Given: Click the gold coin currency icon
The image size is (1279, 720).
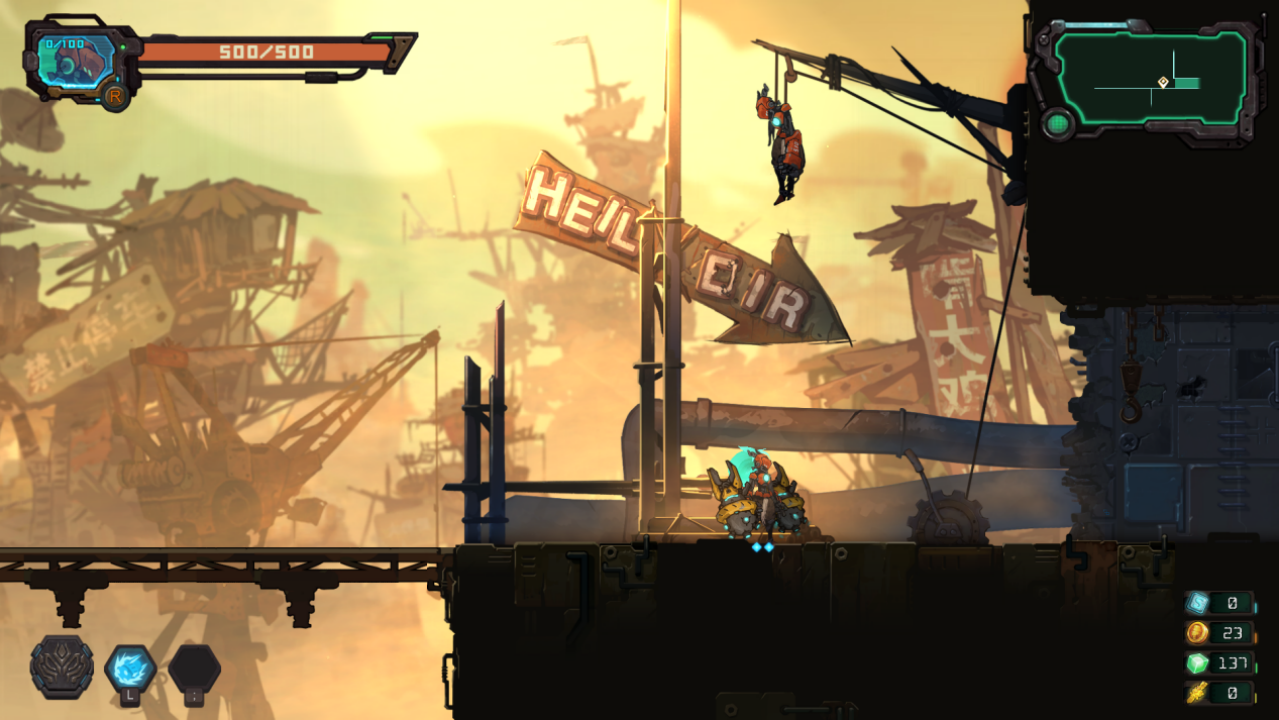Looking at the screenshot, I should point(1197,633).
